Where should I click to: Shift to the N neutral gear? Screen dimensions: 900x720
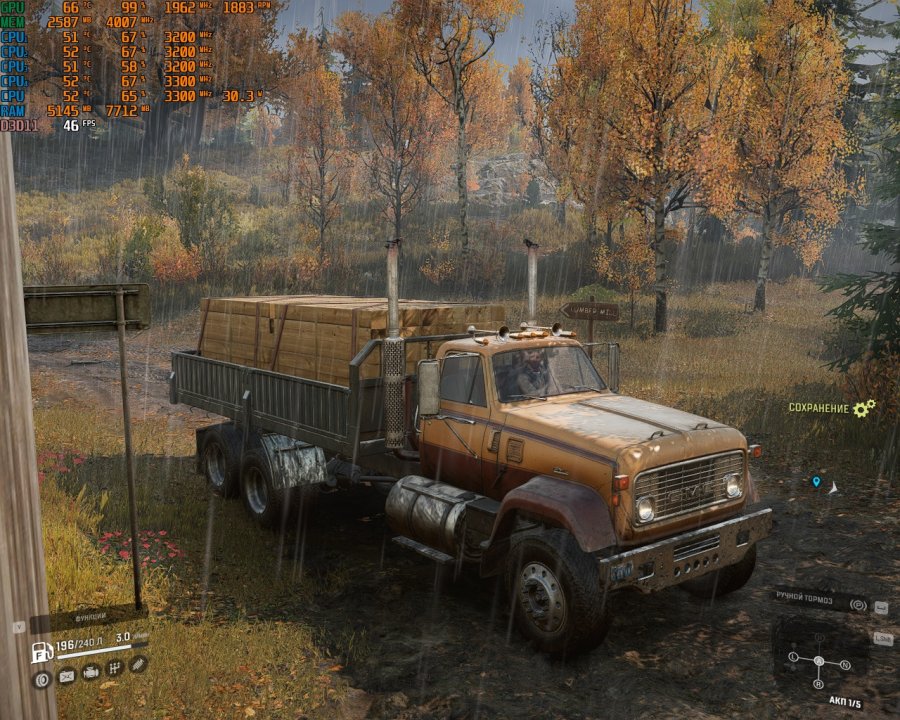pos(845,664)
